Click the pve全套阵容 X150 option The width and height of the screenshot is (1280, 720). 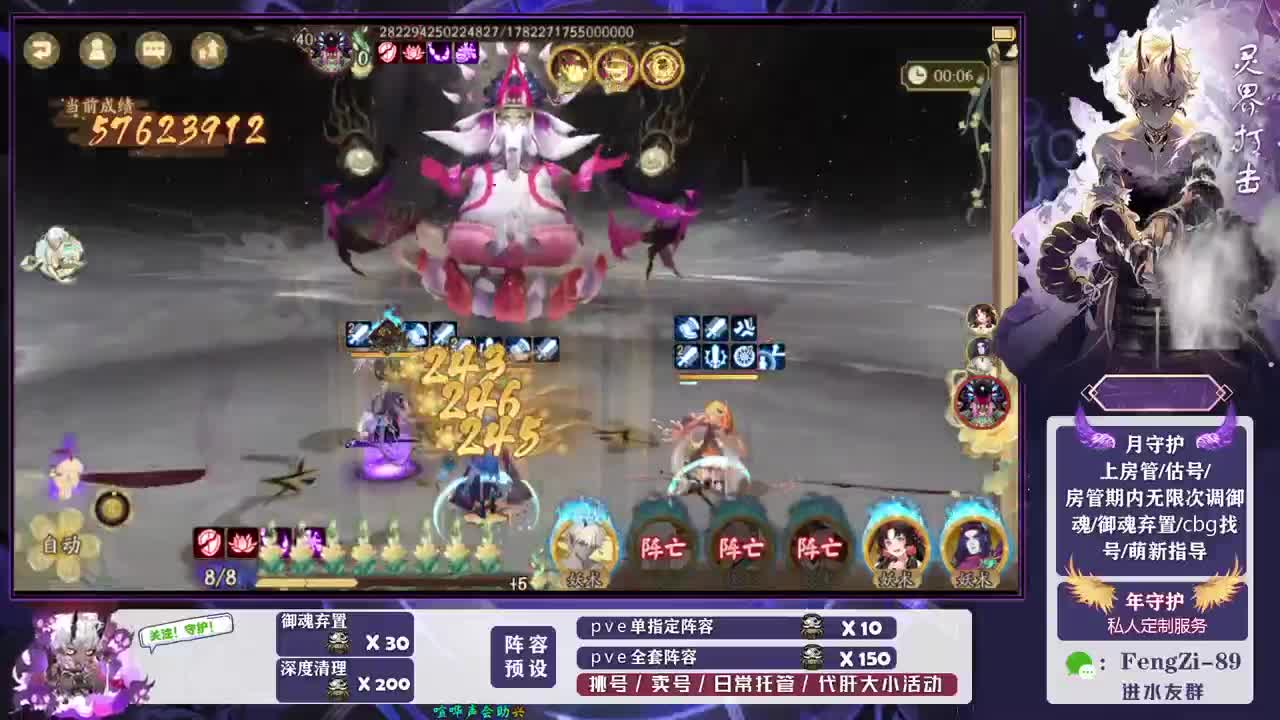point(735,659)
